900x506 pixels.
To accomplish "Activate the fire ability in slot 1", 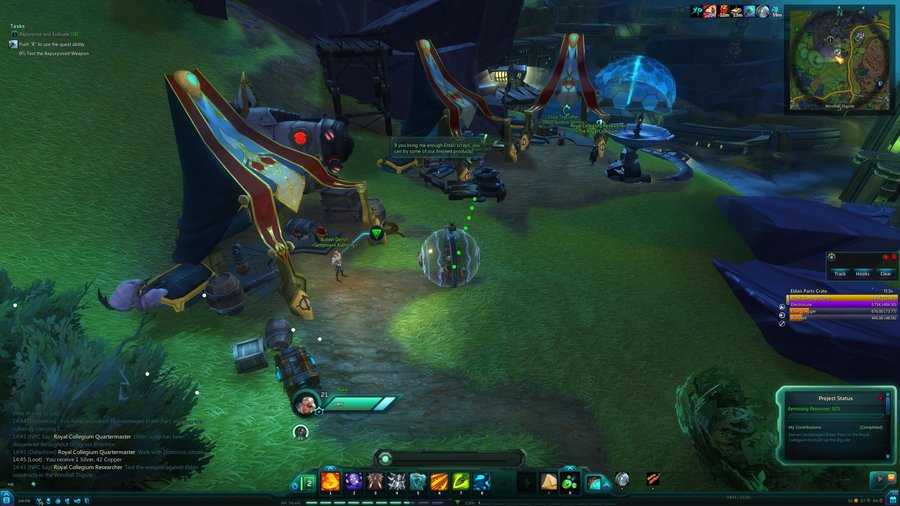I will (329, 482).
